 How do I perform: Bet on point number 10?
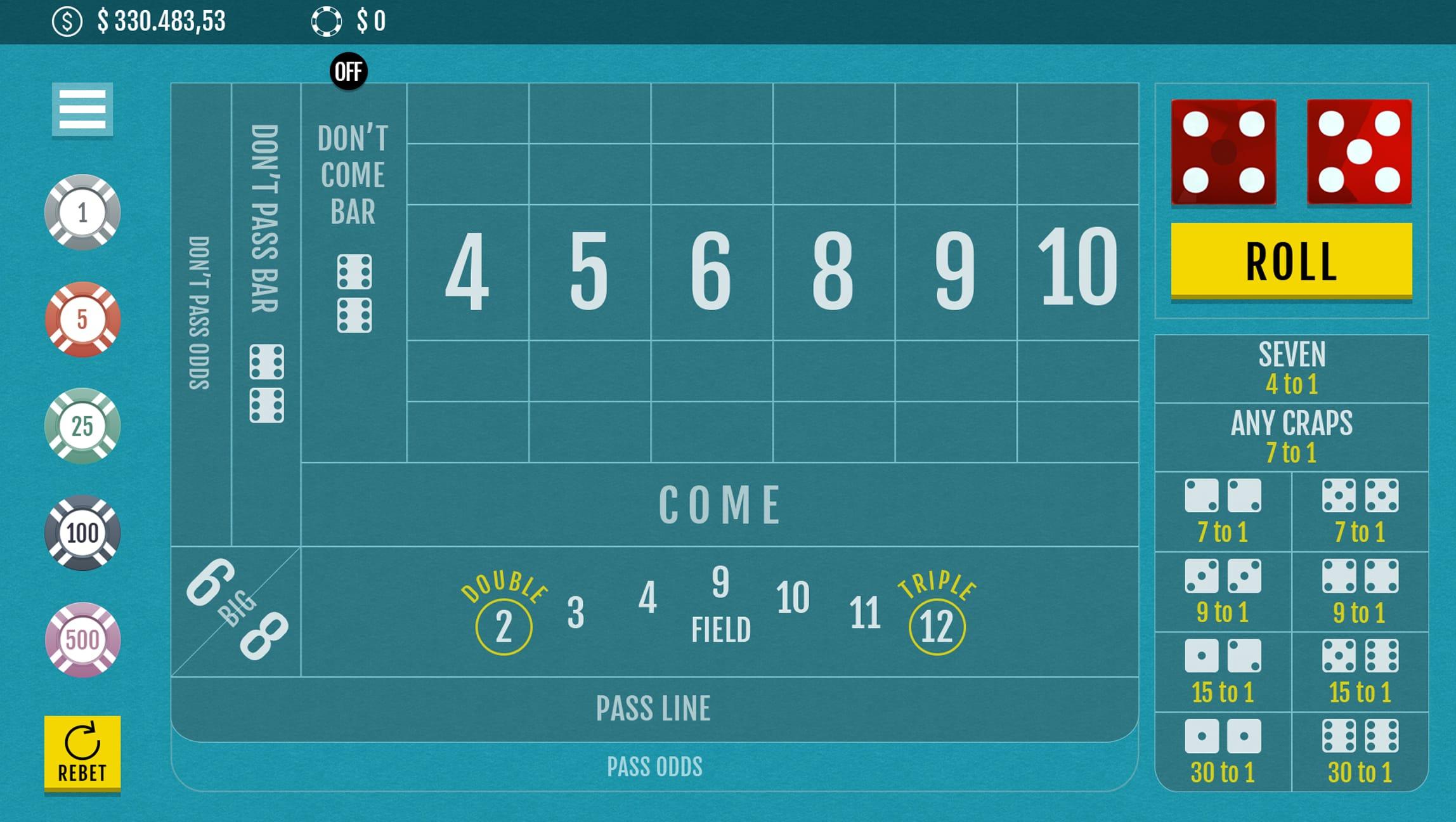(1077, 271)
